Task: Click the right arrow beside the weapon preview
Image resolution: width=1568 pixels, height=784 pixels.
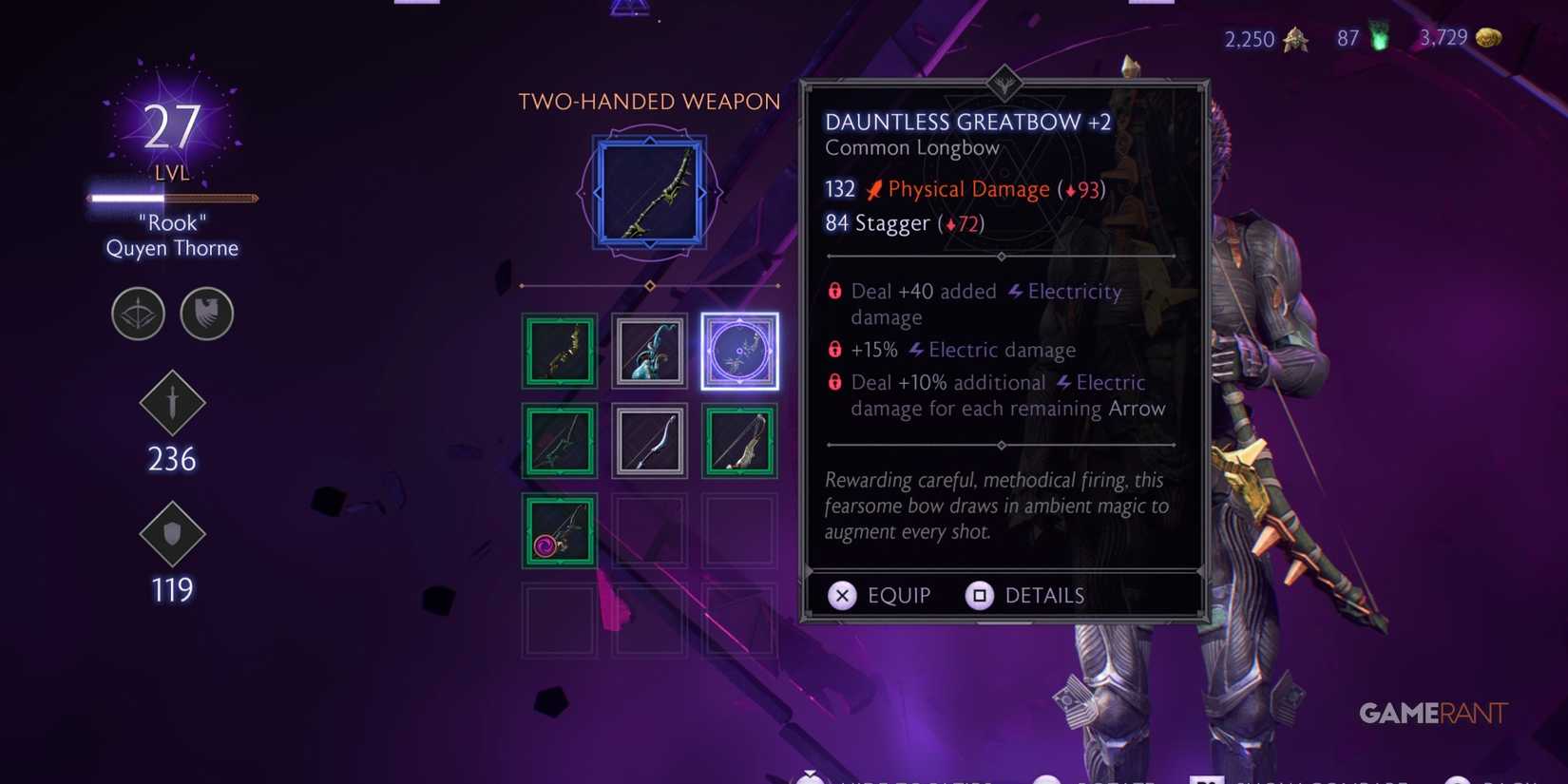Action: point(703,193)
